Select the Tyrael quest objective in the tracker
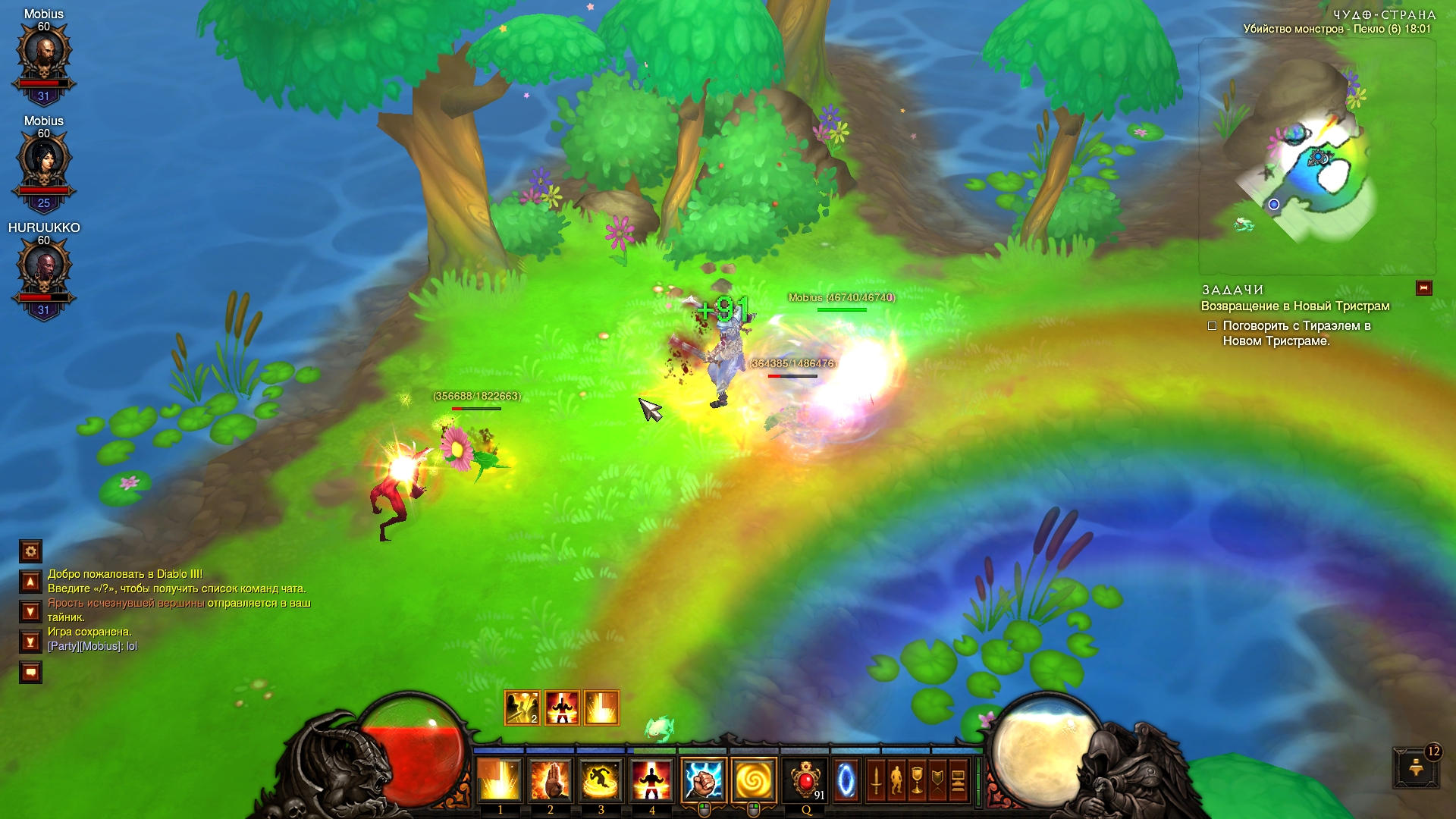The width and height of the screenshot is (1456, 819). point(1296,334)
